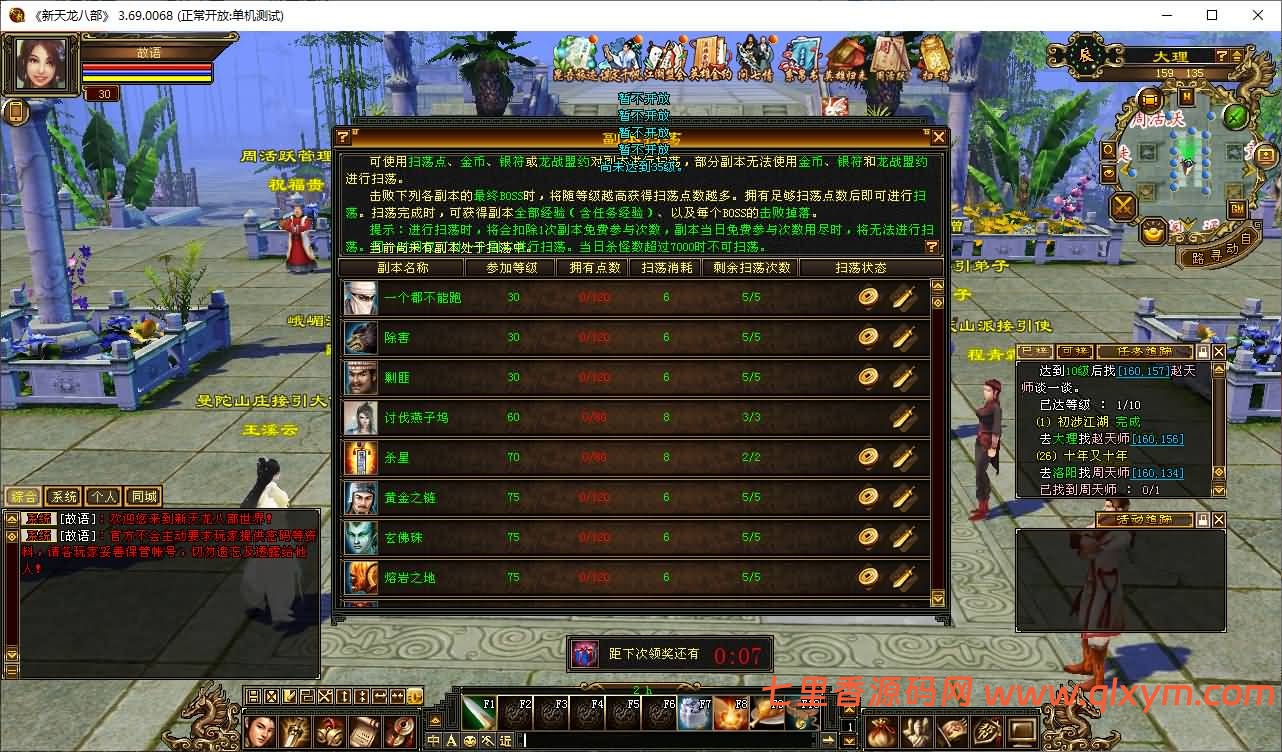Click the money bag icon bottom right
The height and width of the screenshot is (752, 1282).
coord(879,731)
